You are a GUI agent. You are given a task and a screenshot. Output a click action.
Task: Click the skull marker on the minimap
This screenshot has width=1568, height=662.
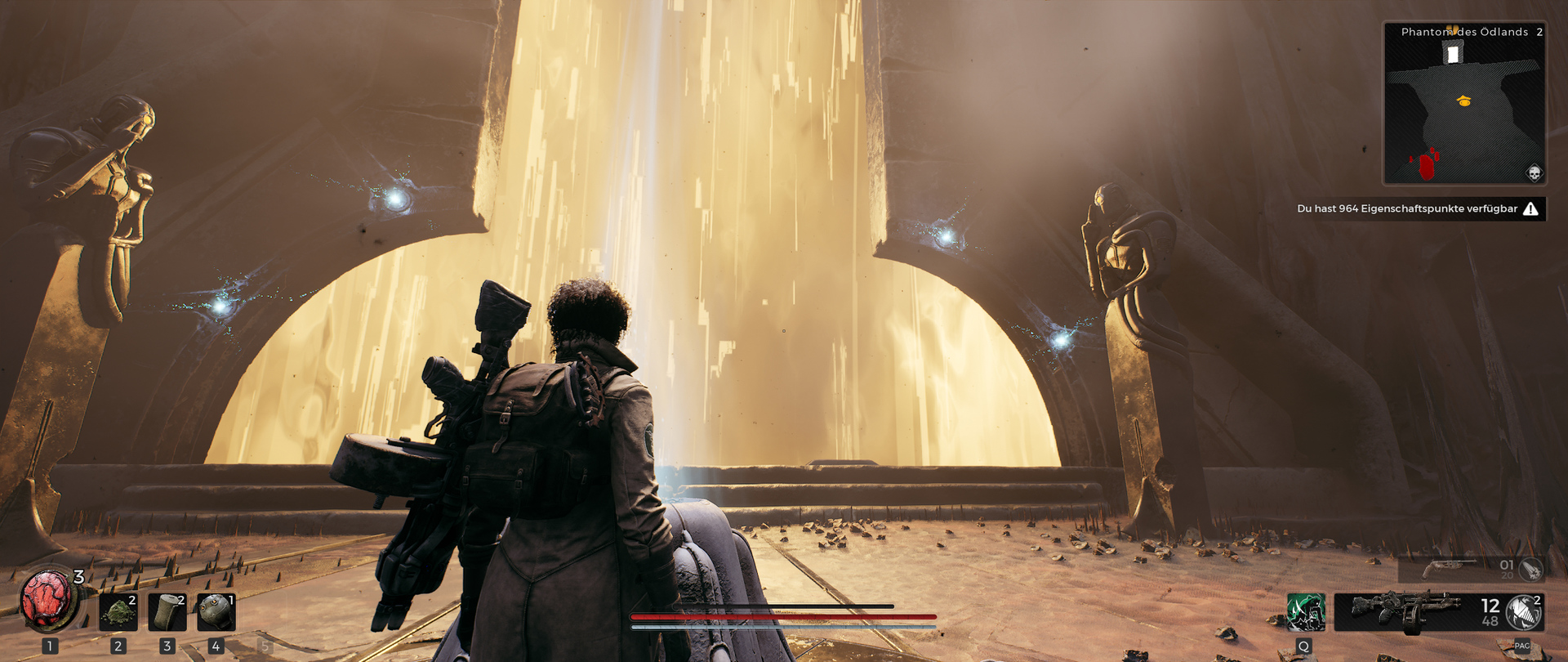[1534, 173]
